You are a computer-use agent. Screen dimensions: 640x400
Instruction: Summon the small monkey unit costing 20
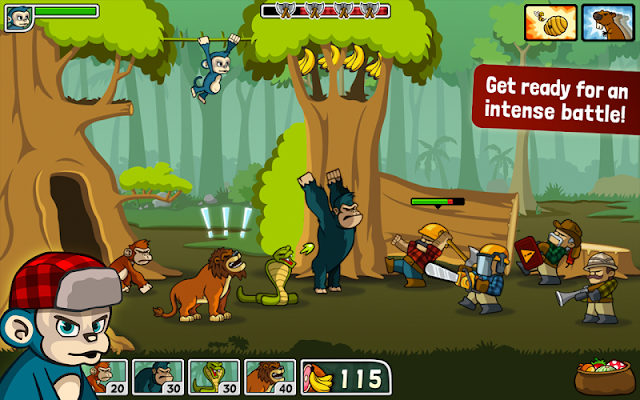104,377
